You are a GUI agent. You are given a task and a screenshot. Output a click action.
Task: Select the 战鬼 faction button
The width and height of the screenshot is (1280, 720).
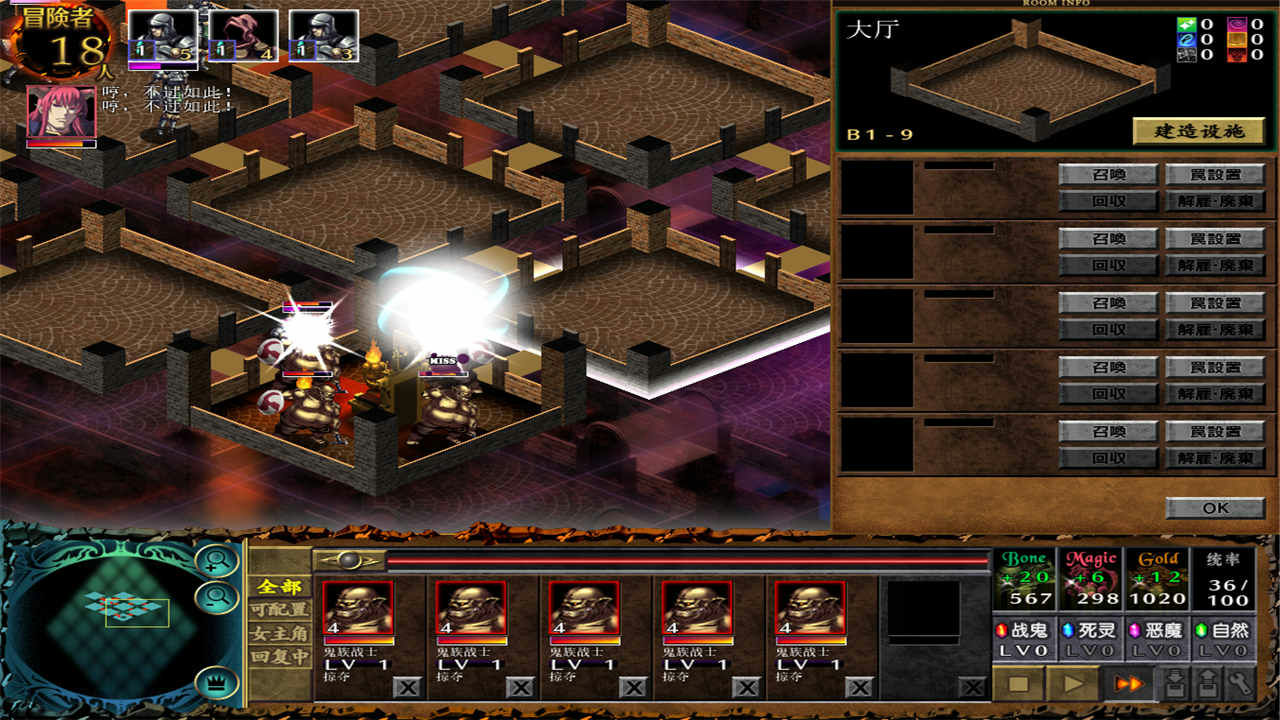click(x=1024, y=632)
